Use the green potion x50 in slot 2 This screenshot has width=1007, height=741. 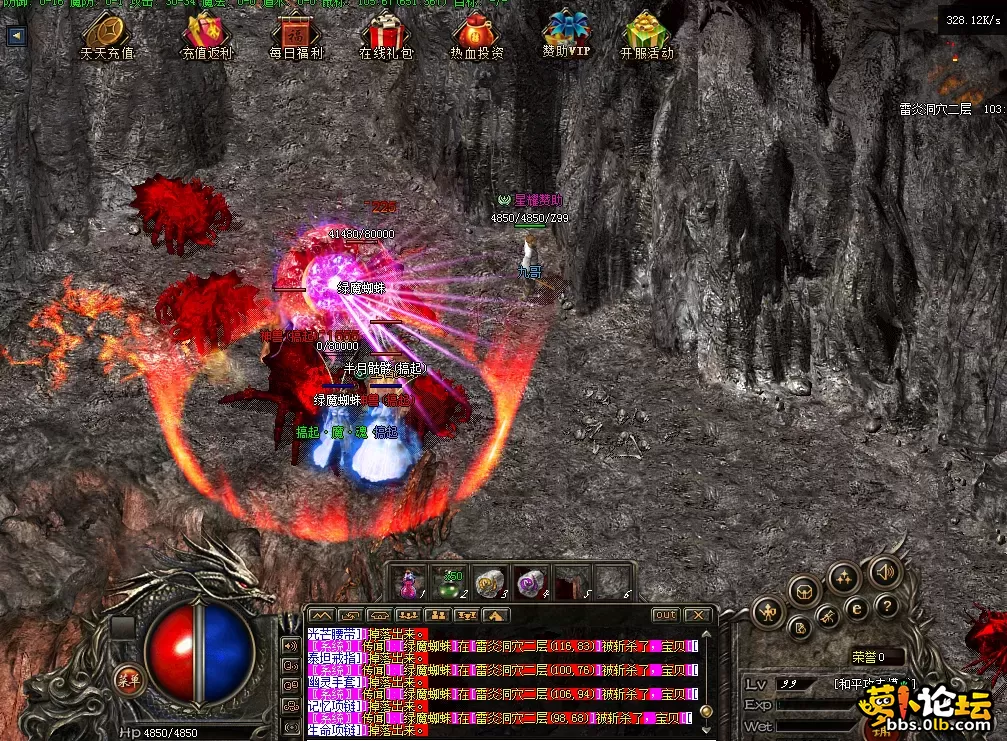[x=449, y=582]
